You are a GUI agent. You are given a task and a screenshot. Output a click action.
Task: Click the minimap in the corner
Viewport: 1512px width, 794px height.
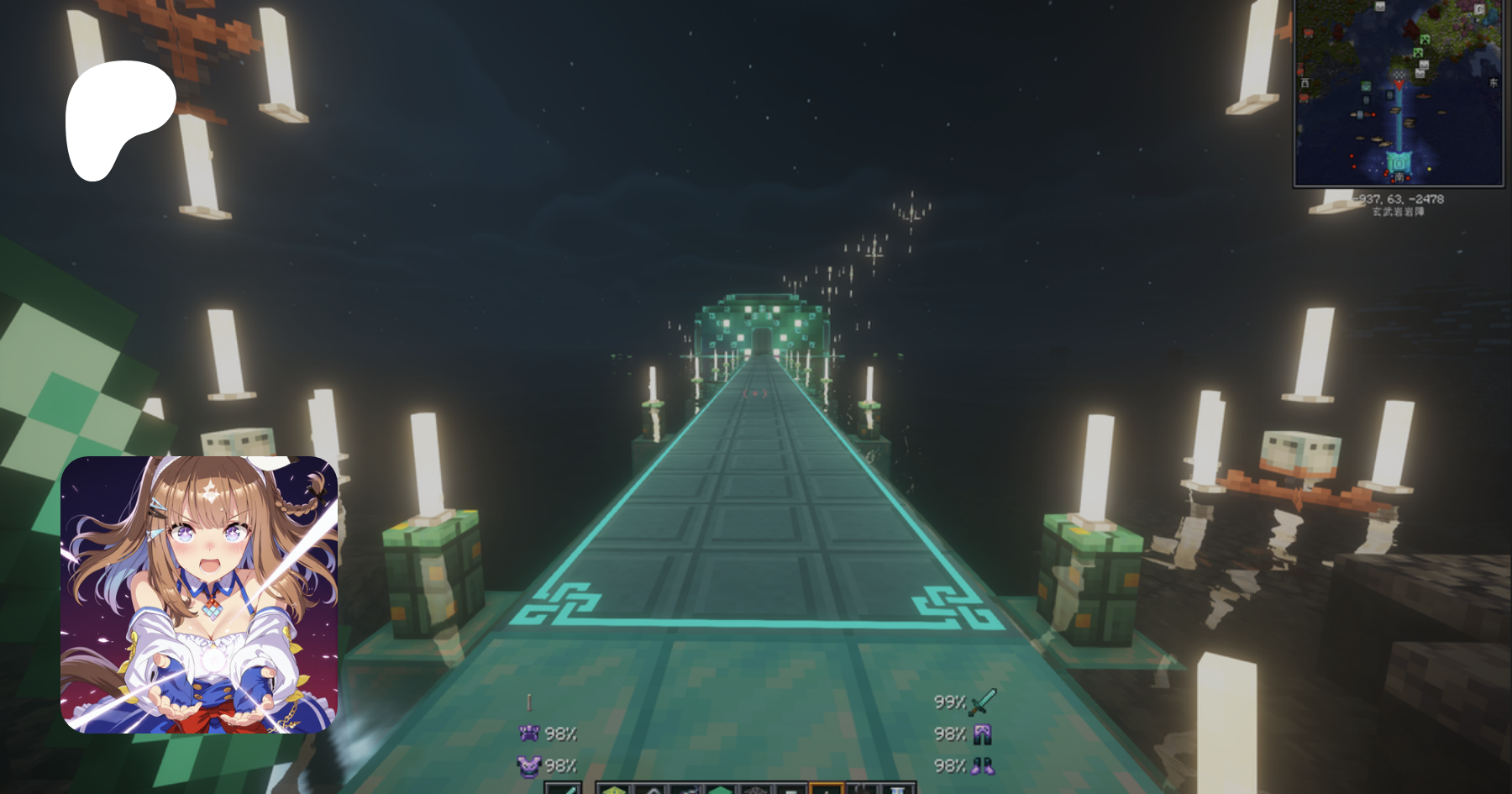1399,92
